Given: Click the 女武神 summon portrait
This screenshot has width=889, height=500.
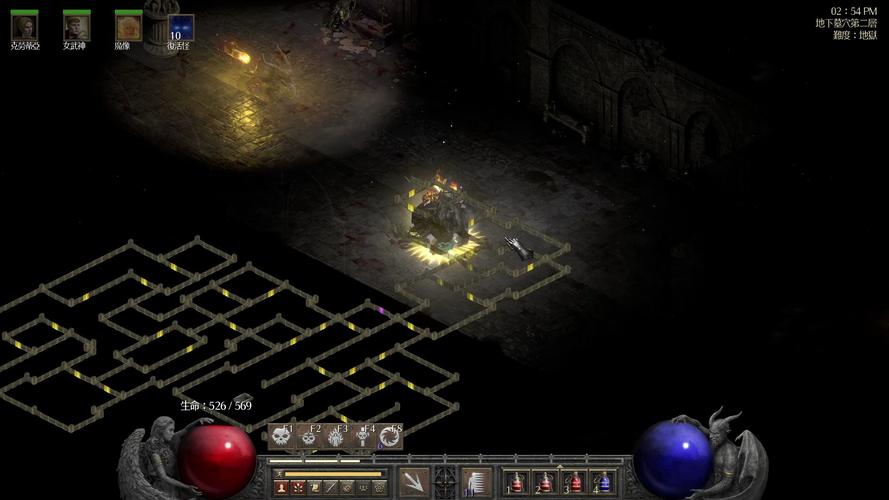Looking at the screenshot, I should click(x=76, y=26).
